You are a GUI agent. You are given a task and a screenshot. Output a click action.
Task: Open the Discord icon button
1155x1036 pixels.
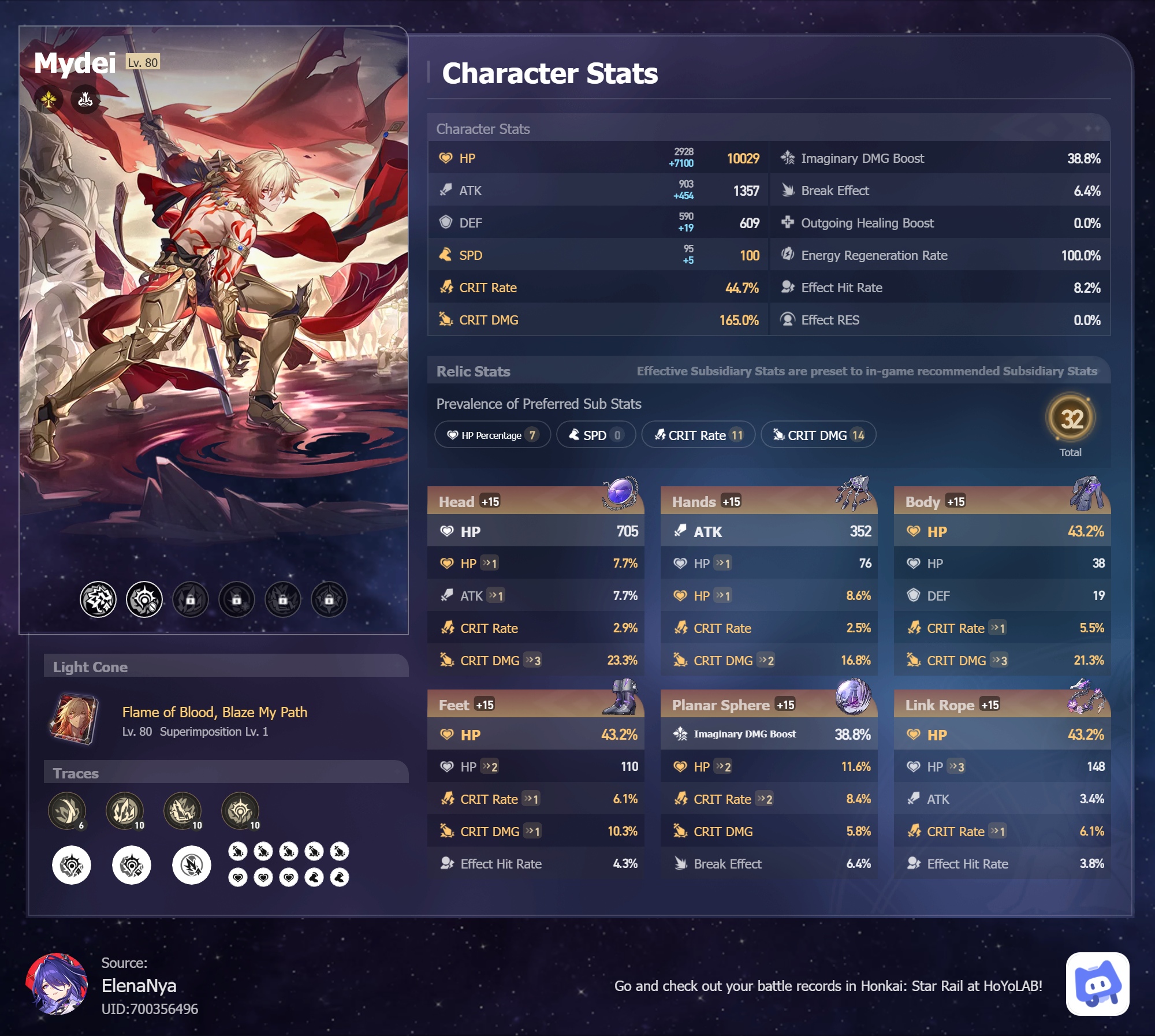click(1097, 984)
